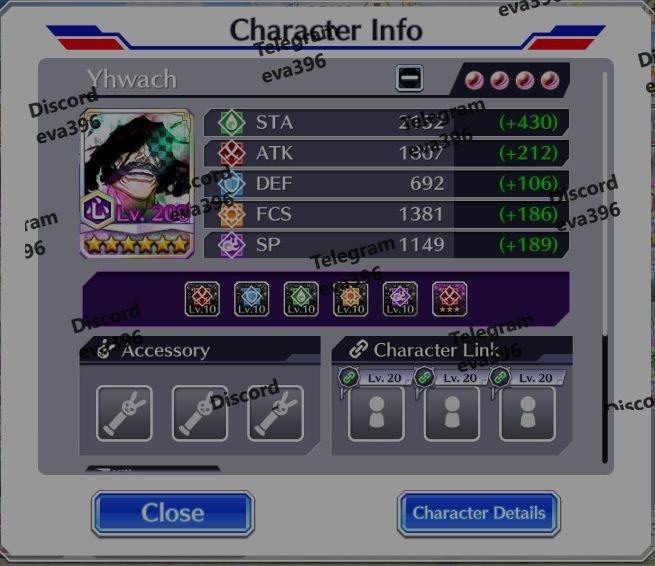This screenshot has width=655, height=566.
Task: Select the three-star red bonus icon
Action: point(449,298)
